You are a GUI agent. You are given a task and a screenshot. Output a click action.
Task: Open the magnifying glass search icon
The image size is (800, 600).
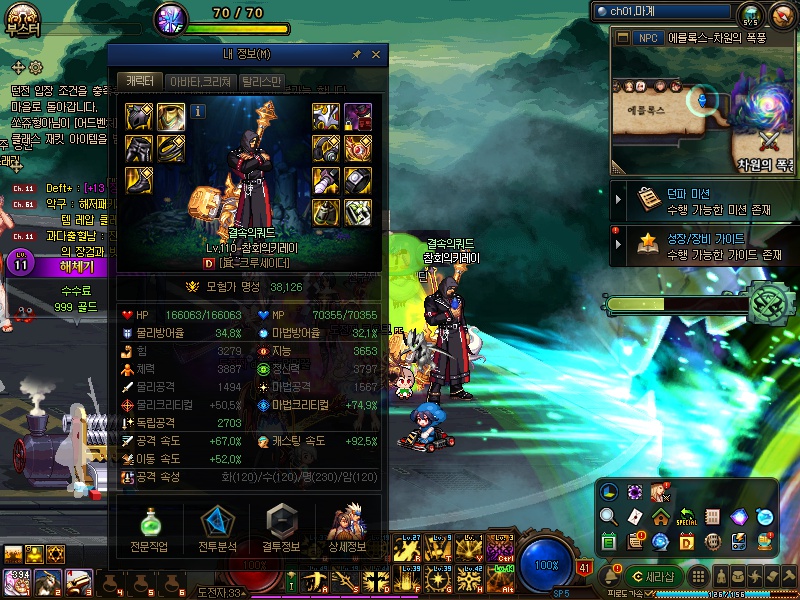[608, 517]
